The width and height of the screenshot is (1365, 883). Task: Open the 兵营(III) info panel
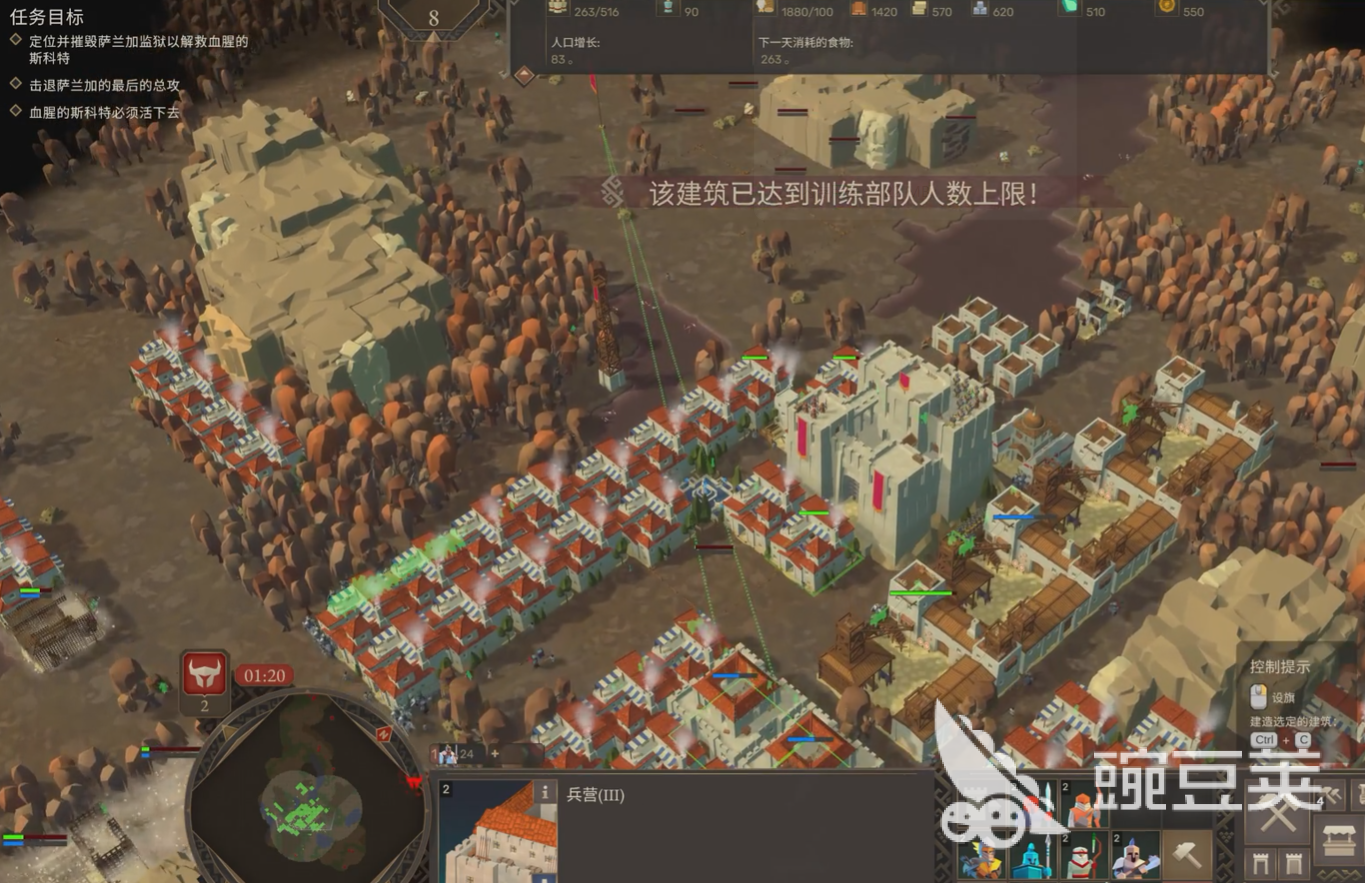point(545,792)
